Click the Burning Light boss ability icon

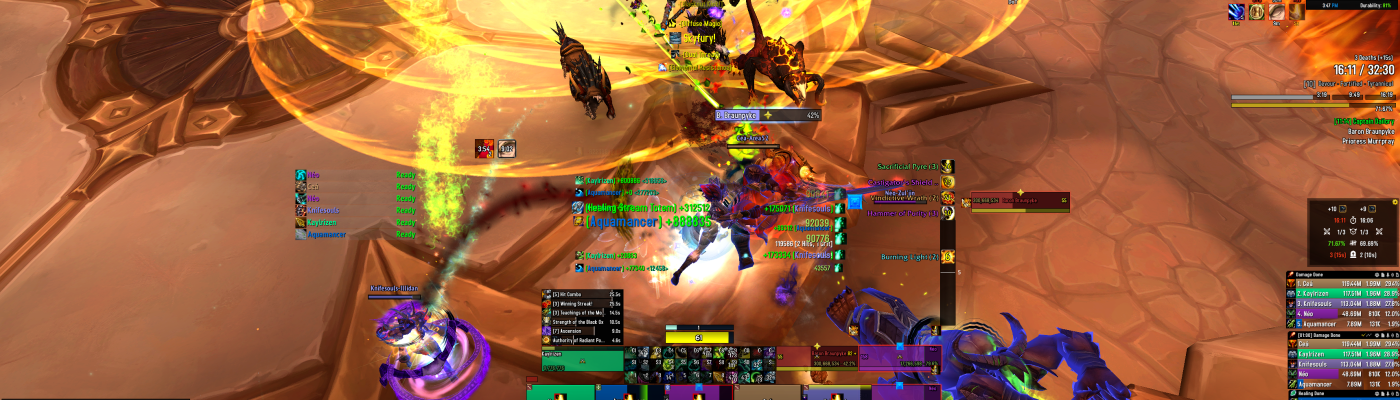(x=948, y=257)
